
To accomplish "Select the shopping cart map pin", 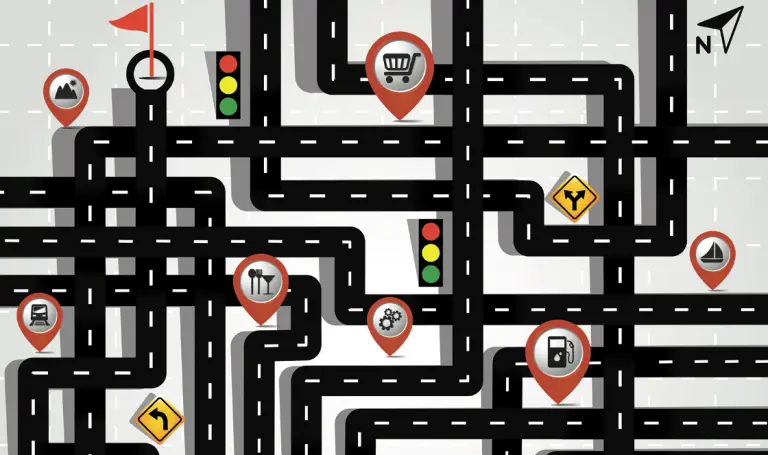I will 398,67.
